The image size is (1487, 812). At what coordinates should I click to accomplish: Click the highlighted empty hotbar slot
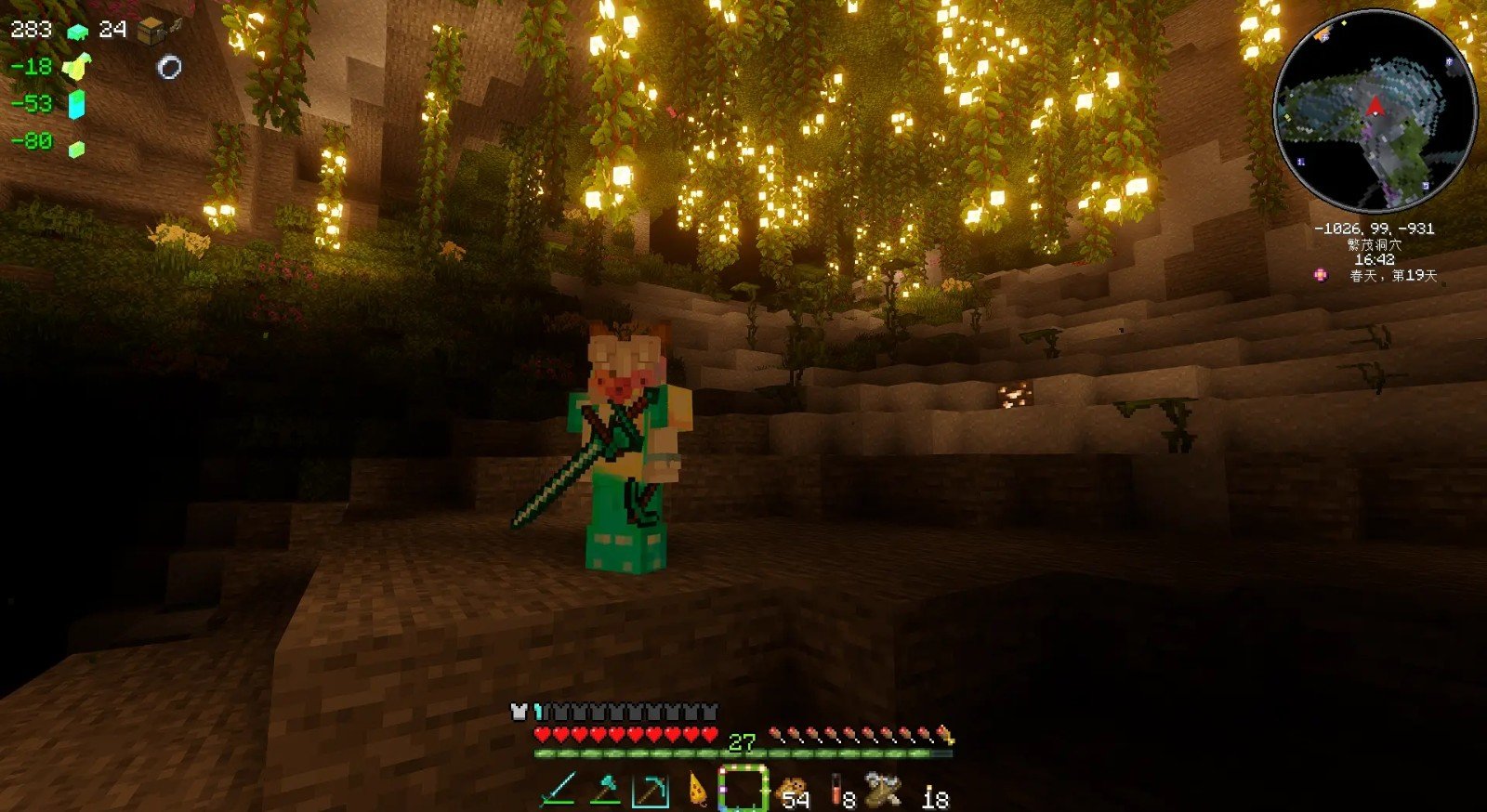743,791
